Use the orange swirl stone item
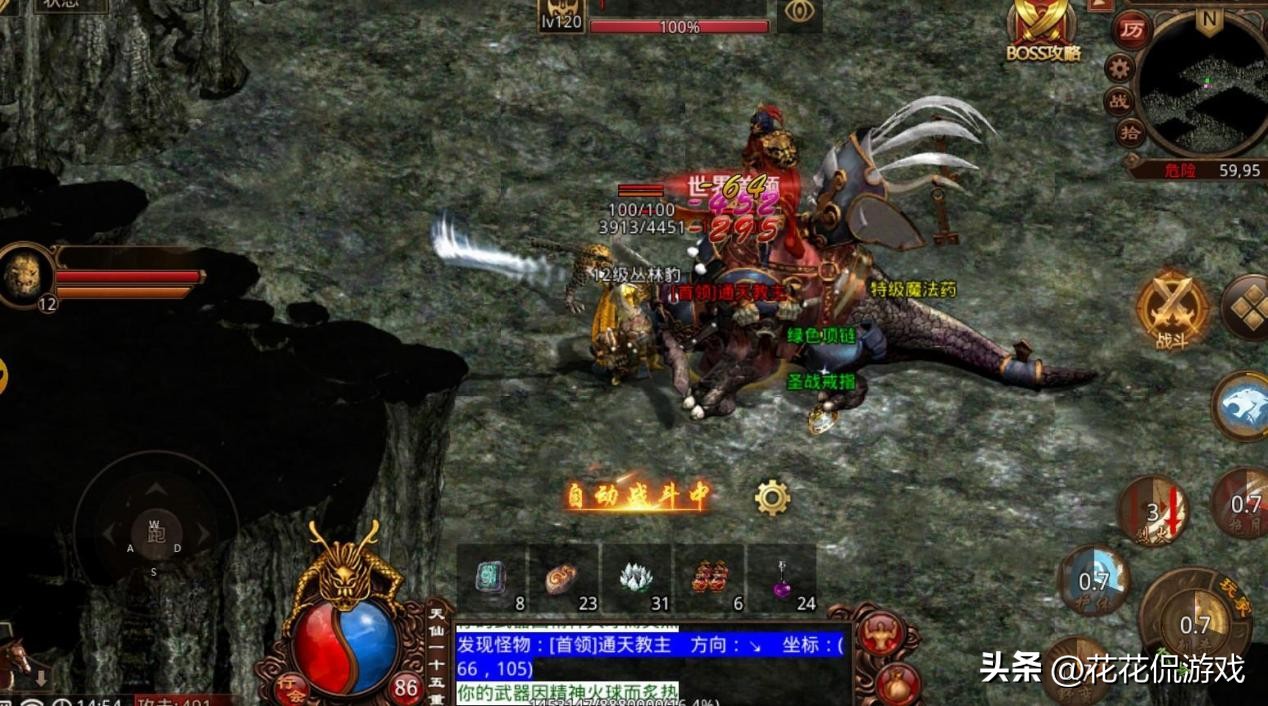The height and width of the screenshot is (706, 1268). 563,578
